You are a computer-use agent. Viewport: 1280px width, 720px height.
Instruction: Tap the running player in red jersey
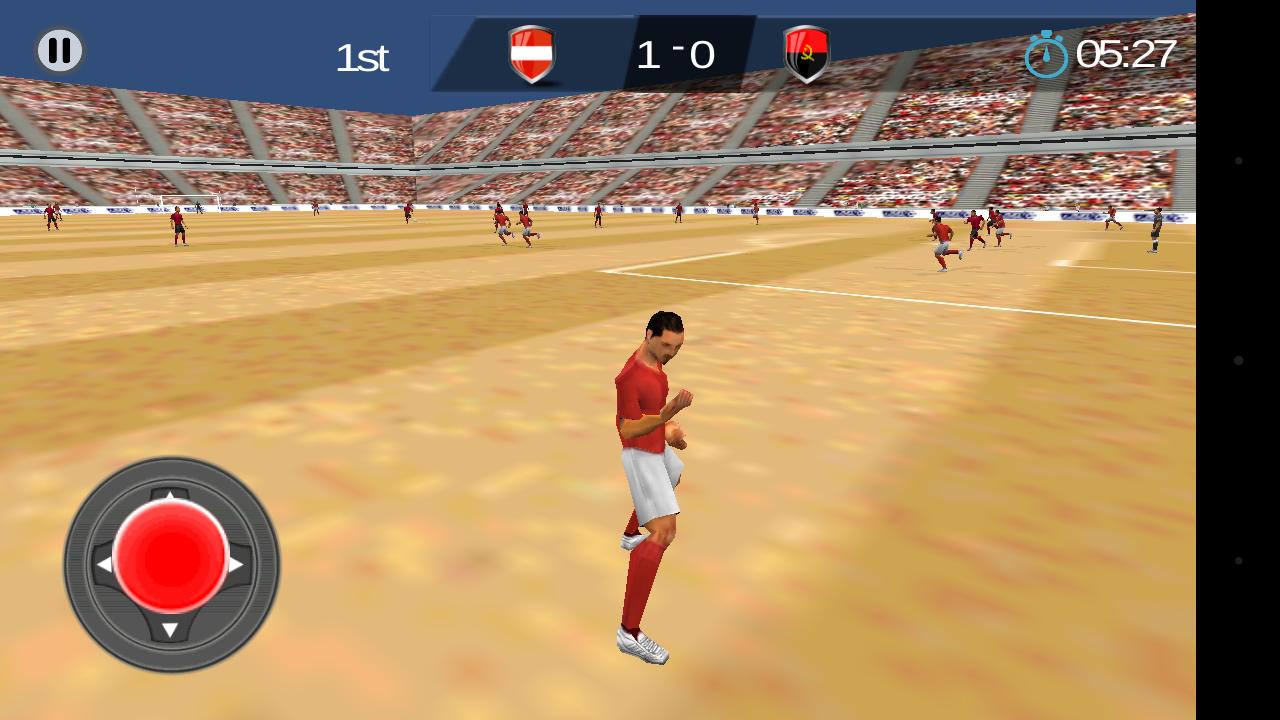pos(655,480)
